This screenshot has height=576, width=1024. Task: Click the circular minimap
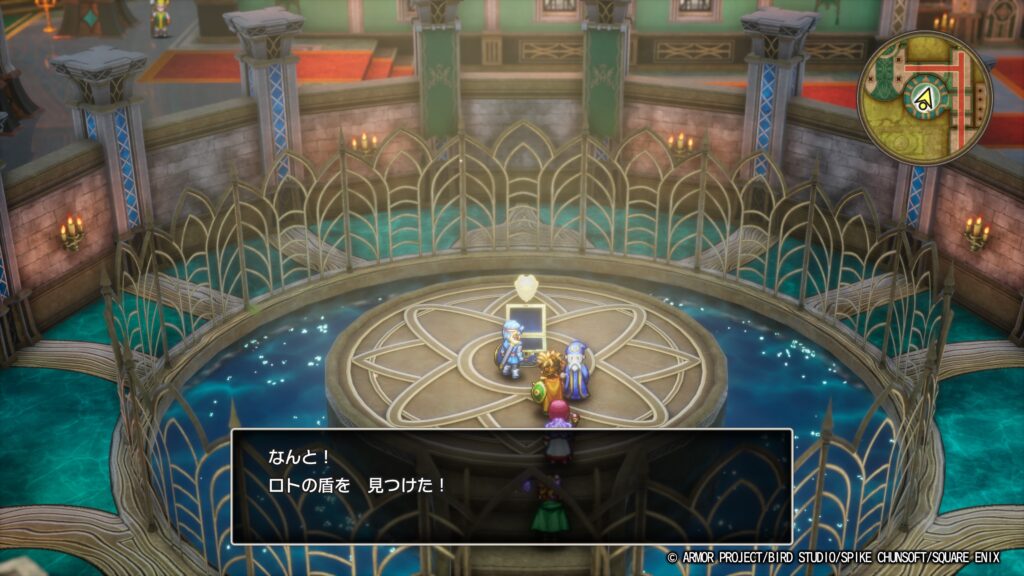[x=924, y=97]
